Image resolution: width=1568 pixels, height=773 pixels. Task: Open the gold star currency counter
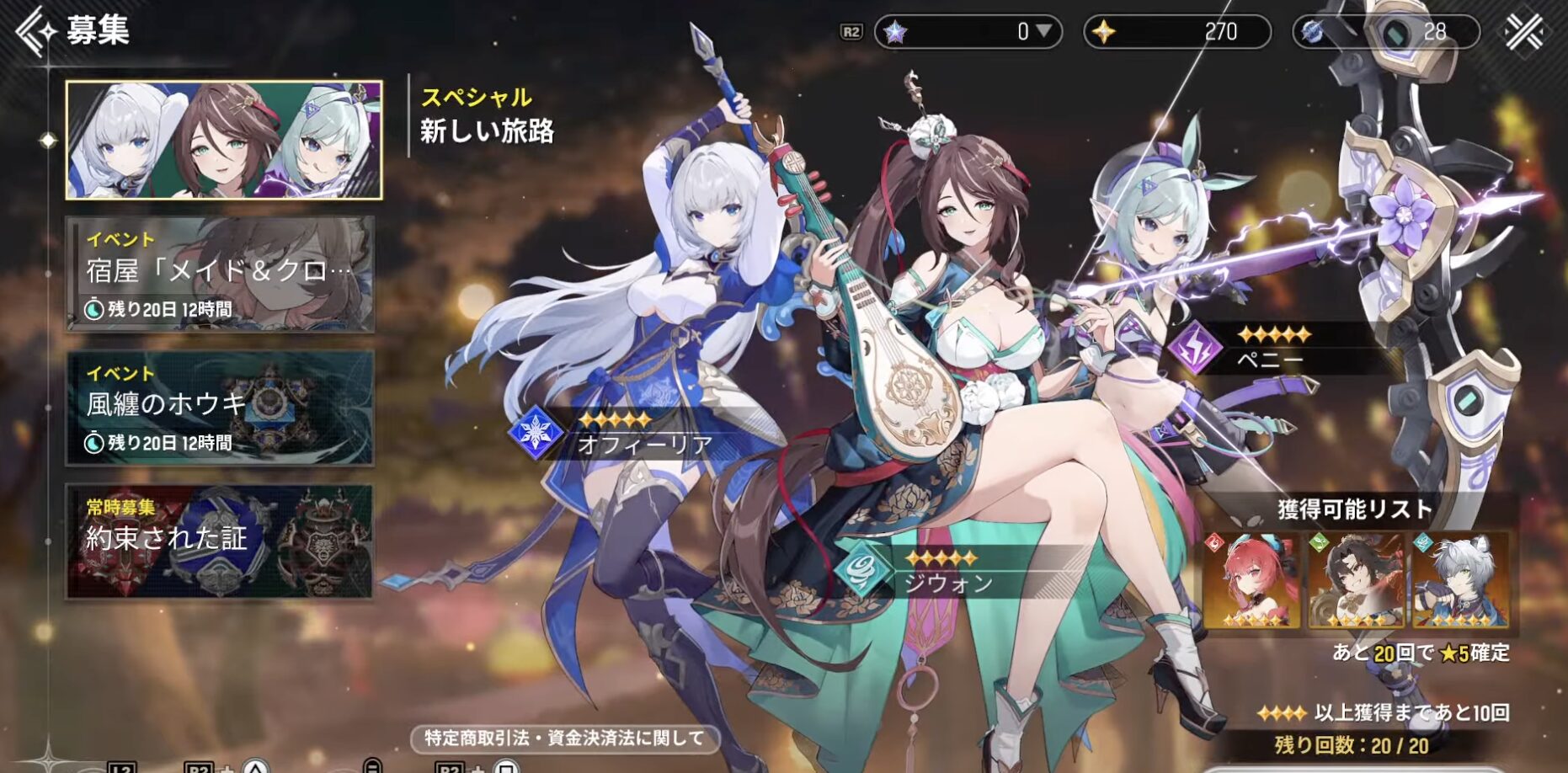1176,32
